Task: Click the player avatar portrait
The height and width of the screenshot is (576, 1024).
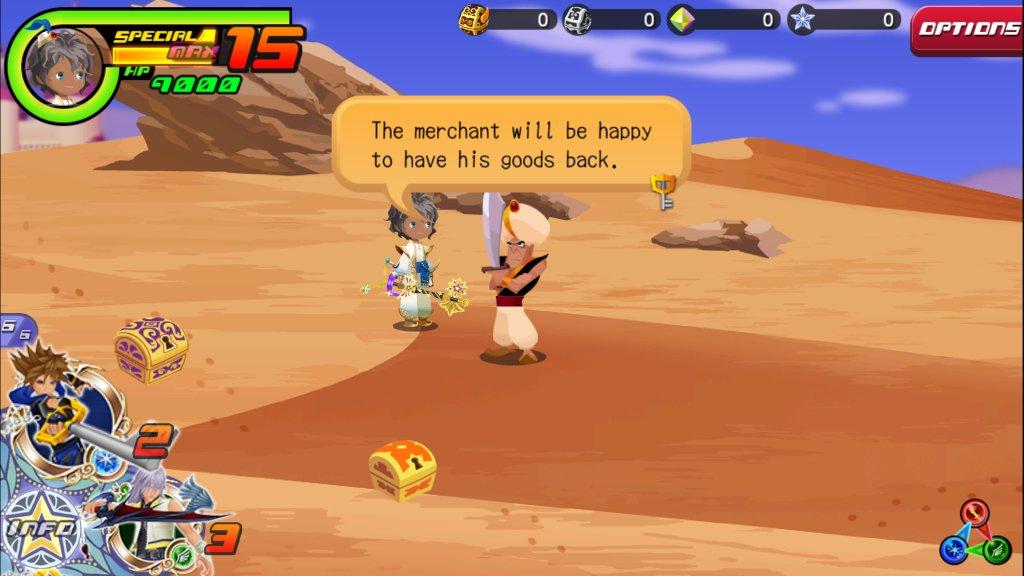Action: [x=56, y=63]
